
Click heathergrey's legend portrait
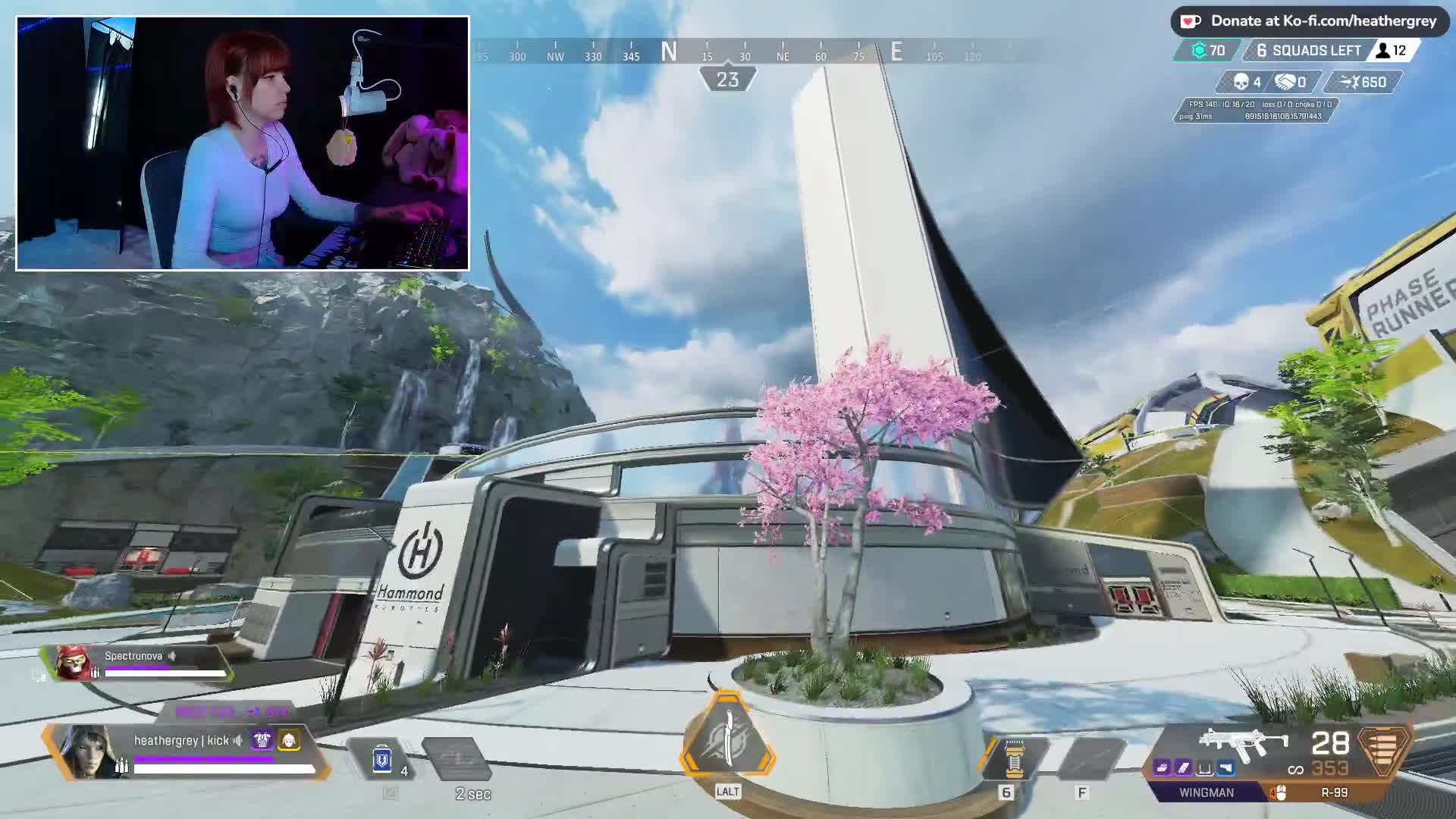87,751
